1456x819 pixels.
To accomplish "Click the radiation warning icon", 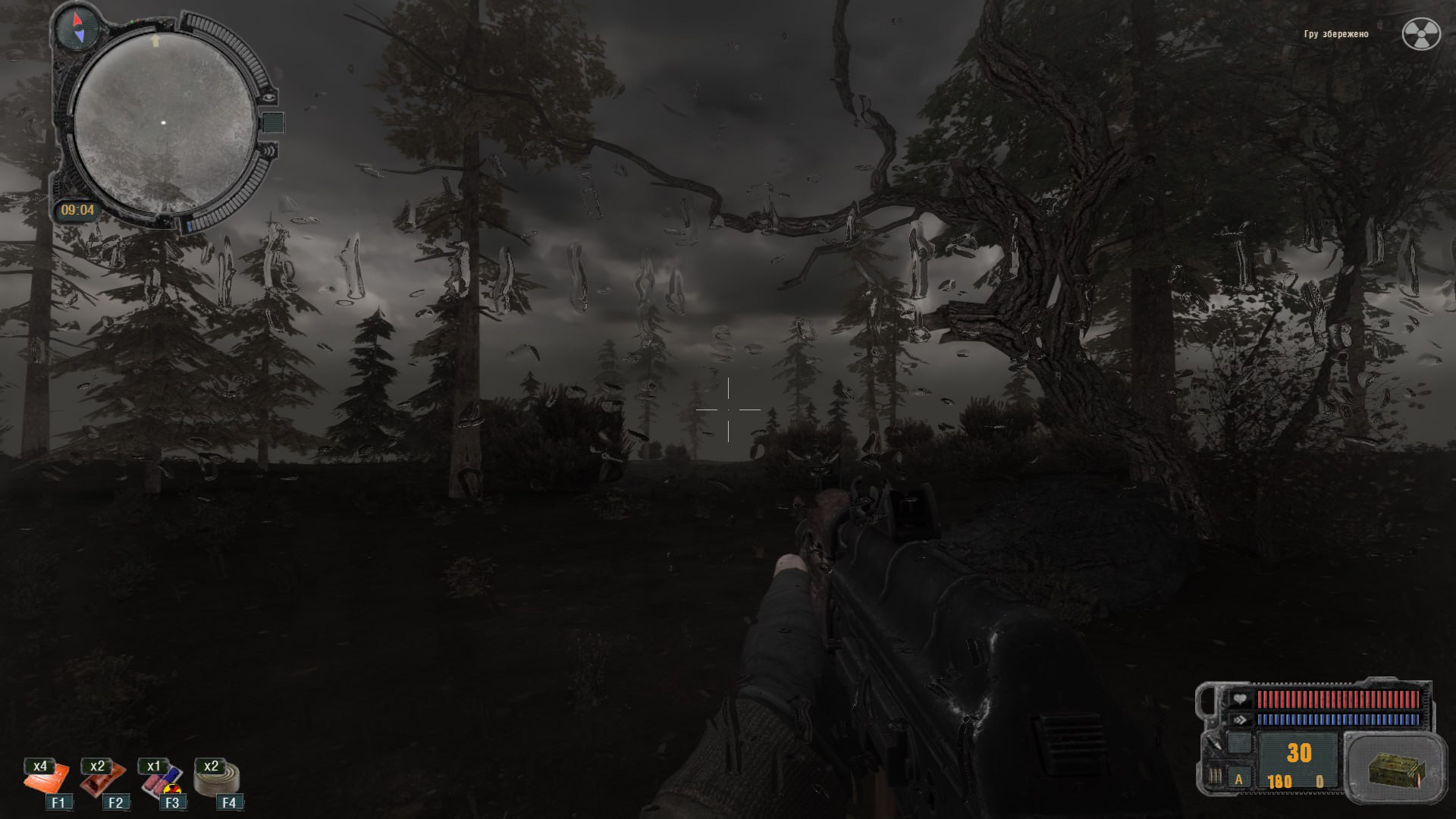I will tap(1420, 34).
